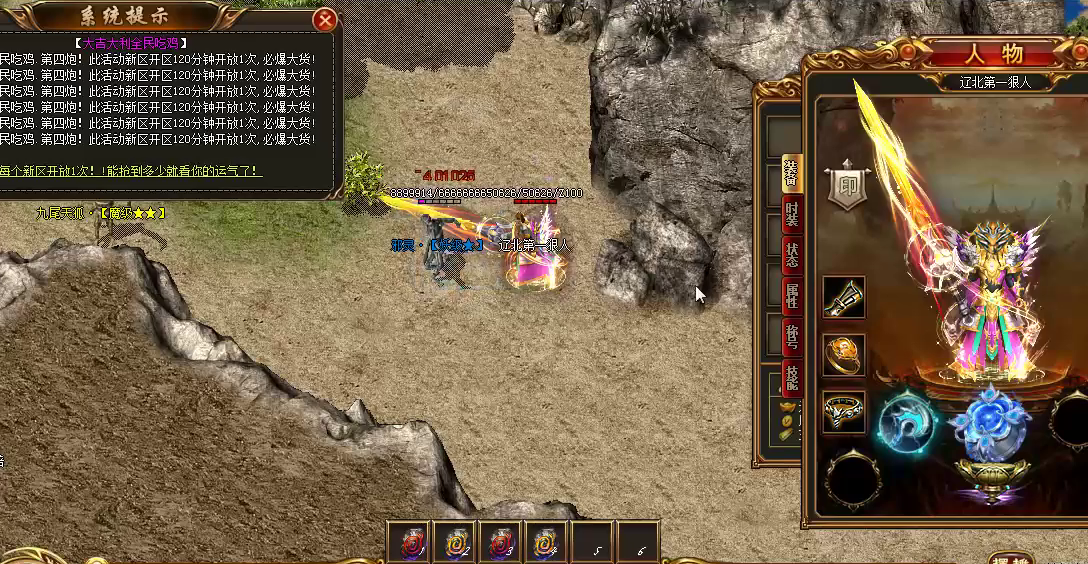The image size is (1088, 564).
Task: Open the underlined yellow new-zone event link
Action: pos(130,171)
